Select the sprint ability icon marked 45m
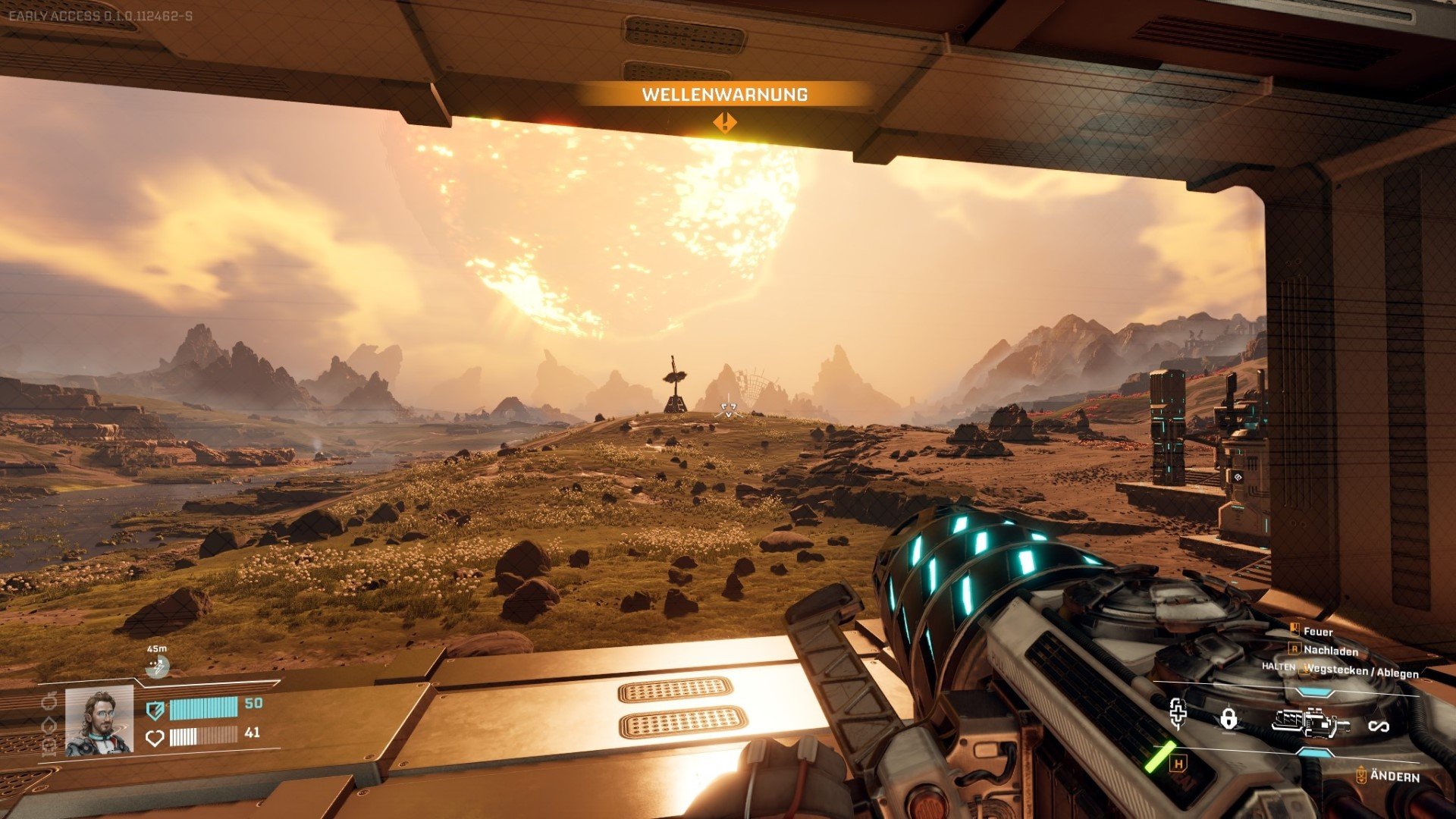The height and width of the screenshot is (819, 1456). tap(158, 667)
